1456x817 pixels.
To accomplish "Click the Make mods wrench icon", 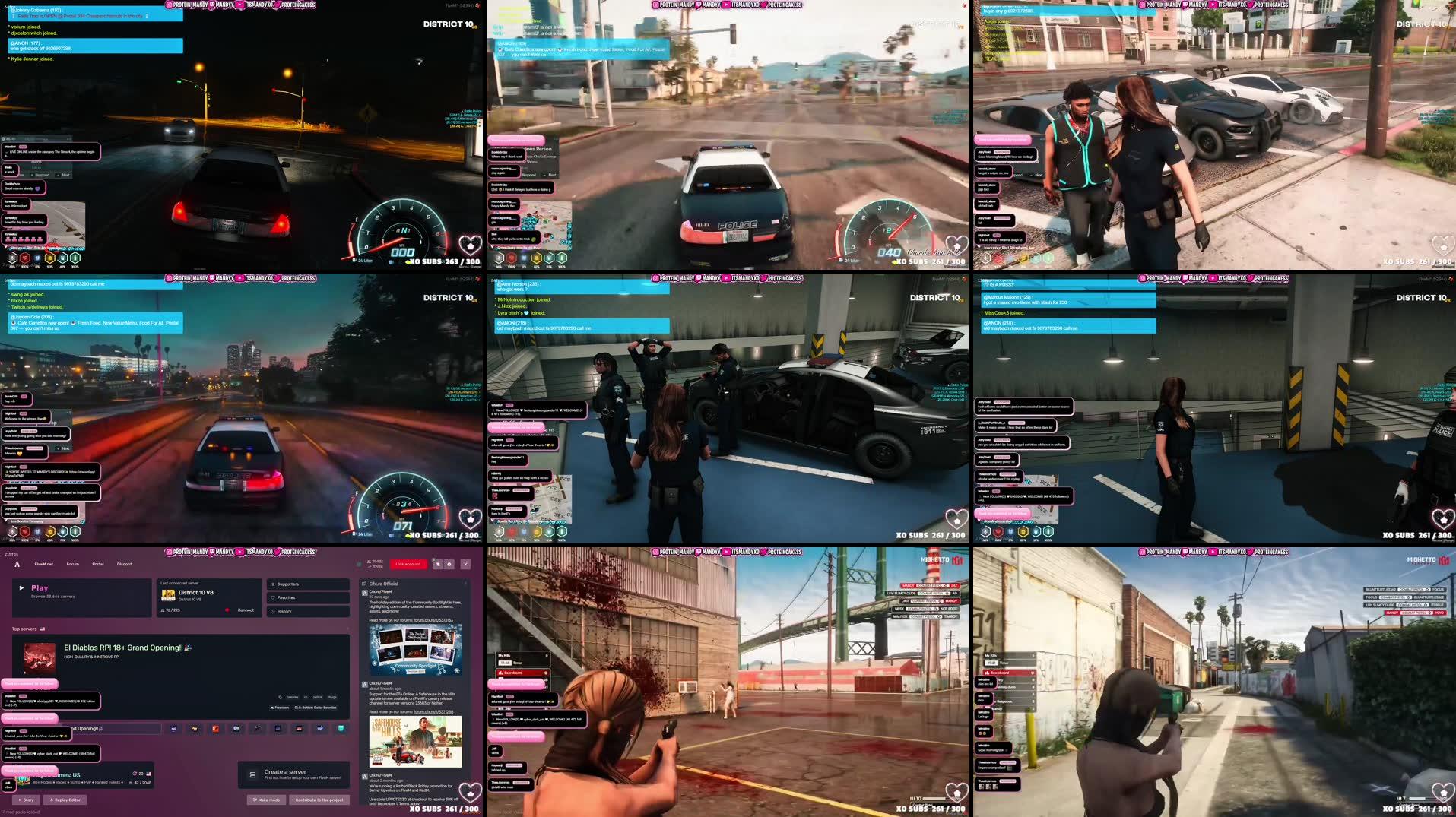I will (x=255, y=800).
